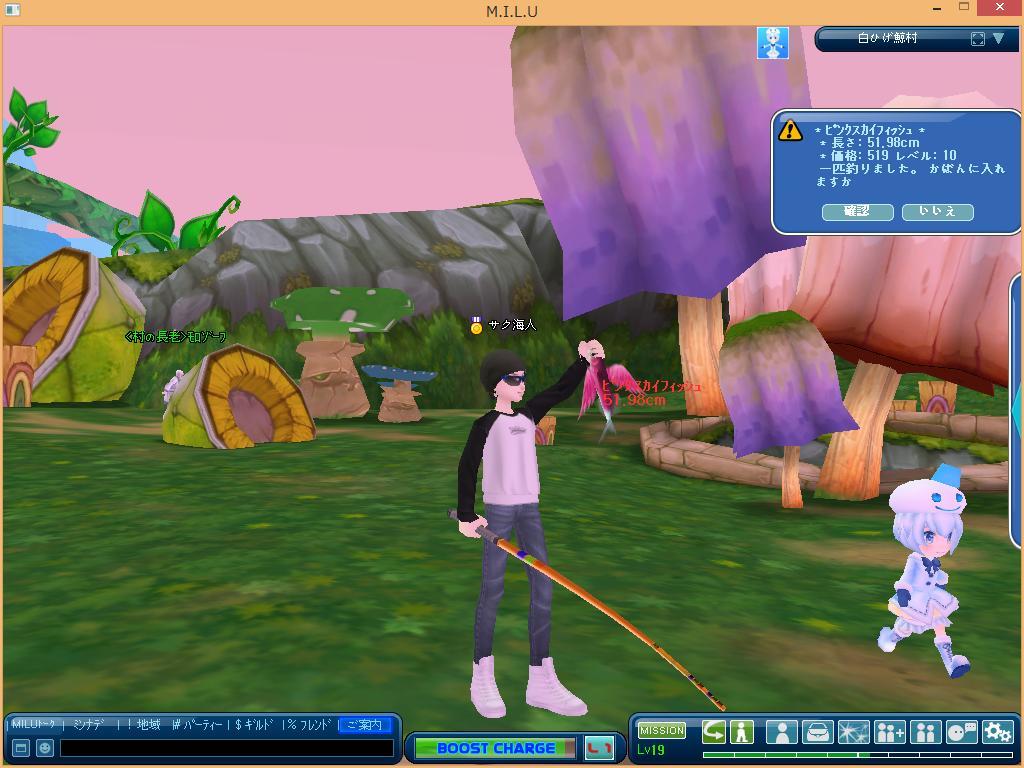The image size is (1024, 768).
Task: Click the green curved arrow icon
Action: (714, 732)
